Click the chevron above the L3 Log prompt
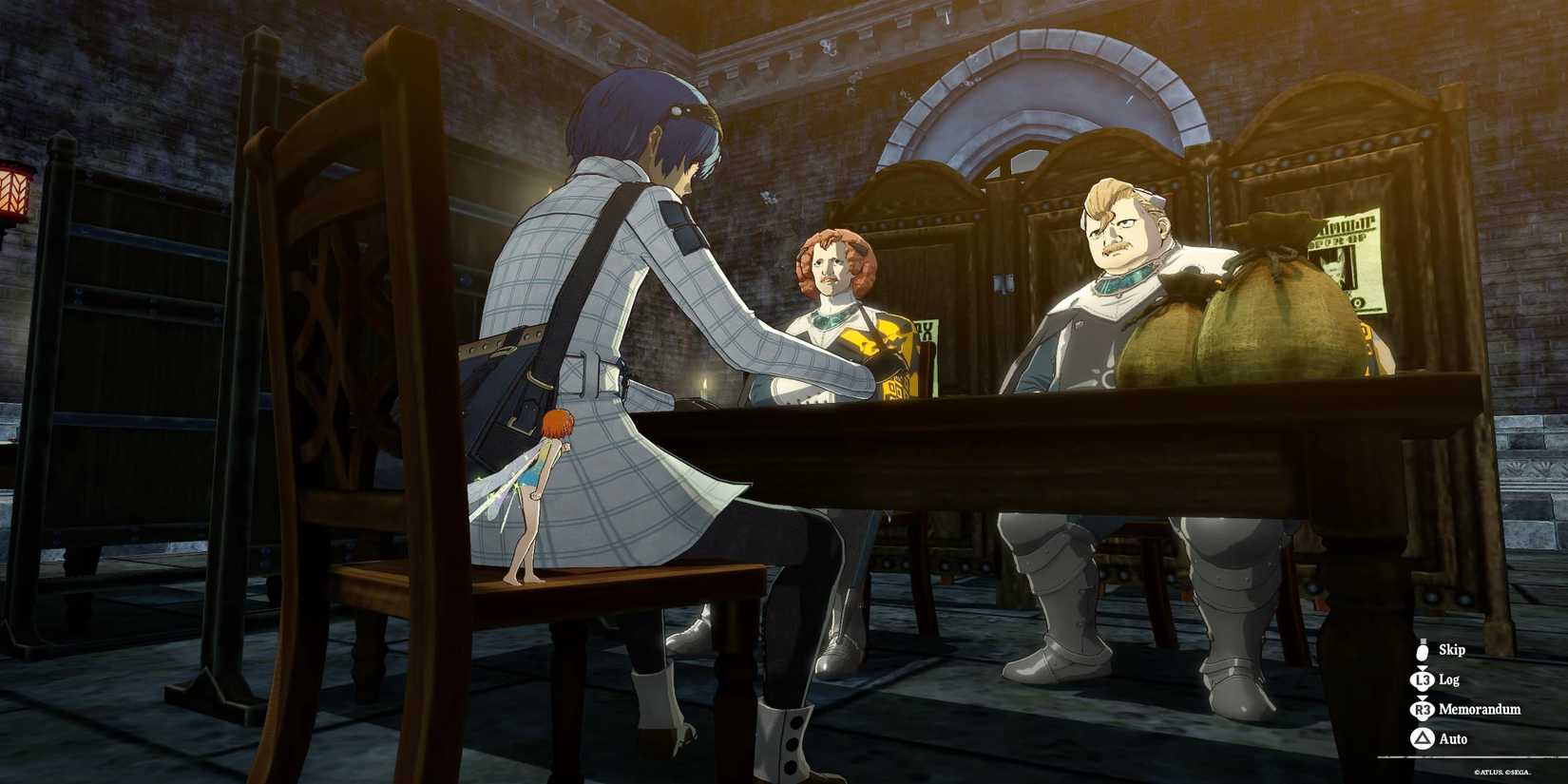The image size is (1568, 784). click(x=1423, y=667)
